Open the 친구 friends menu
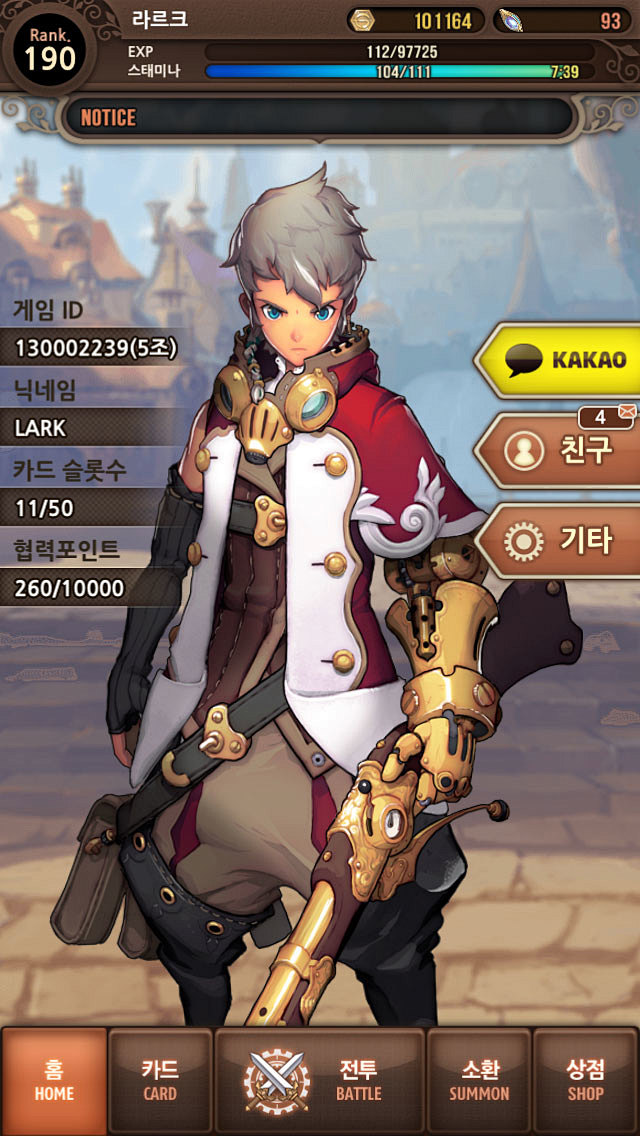640x1136 pixels. coord(562,451)
